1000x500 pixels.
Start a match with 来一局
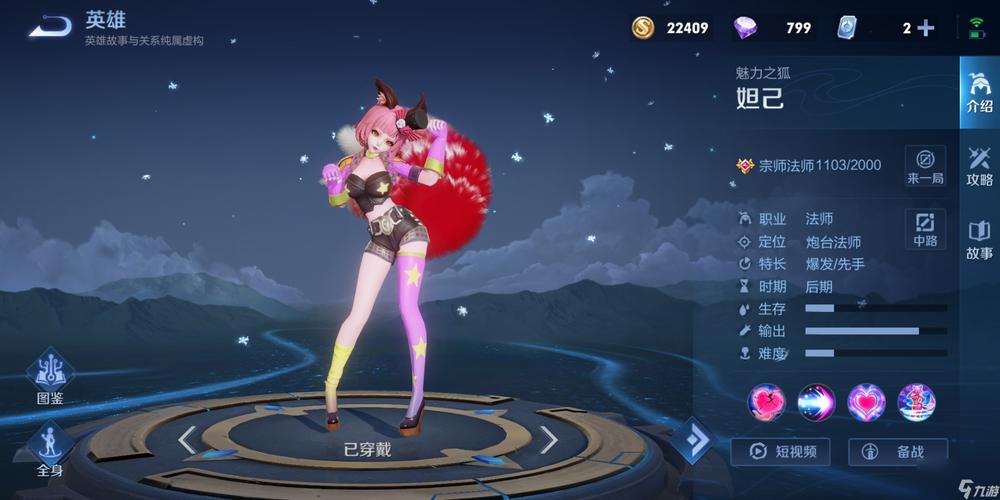(925, 166)
